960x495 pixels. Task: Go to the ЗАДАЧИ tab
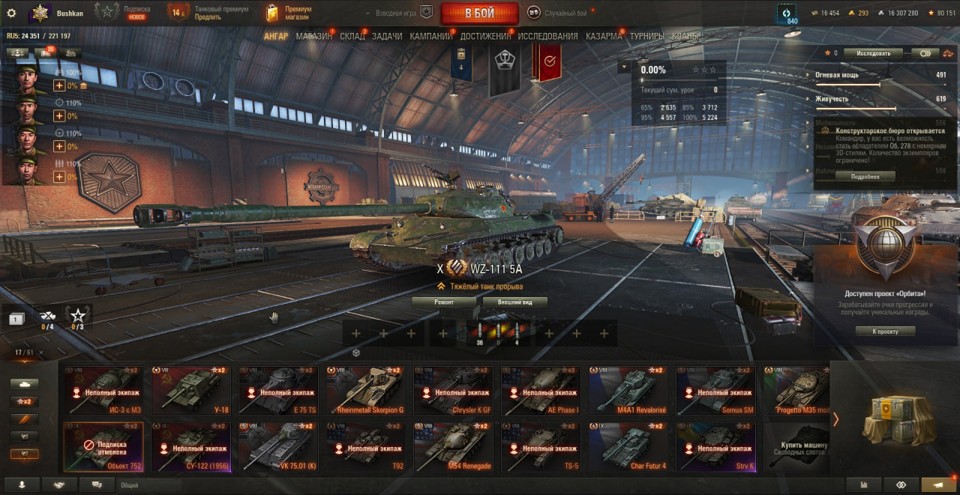(x=387, y=36)
